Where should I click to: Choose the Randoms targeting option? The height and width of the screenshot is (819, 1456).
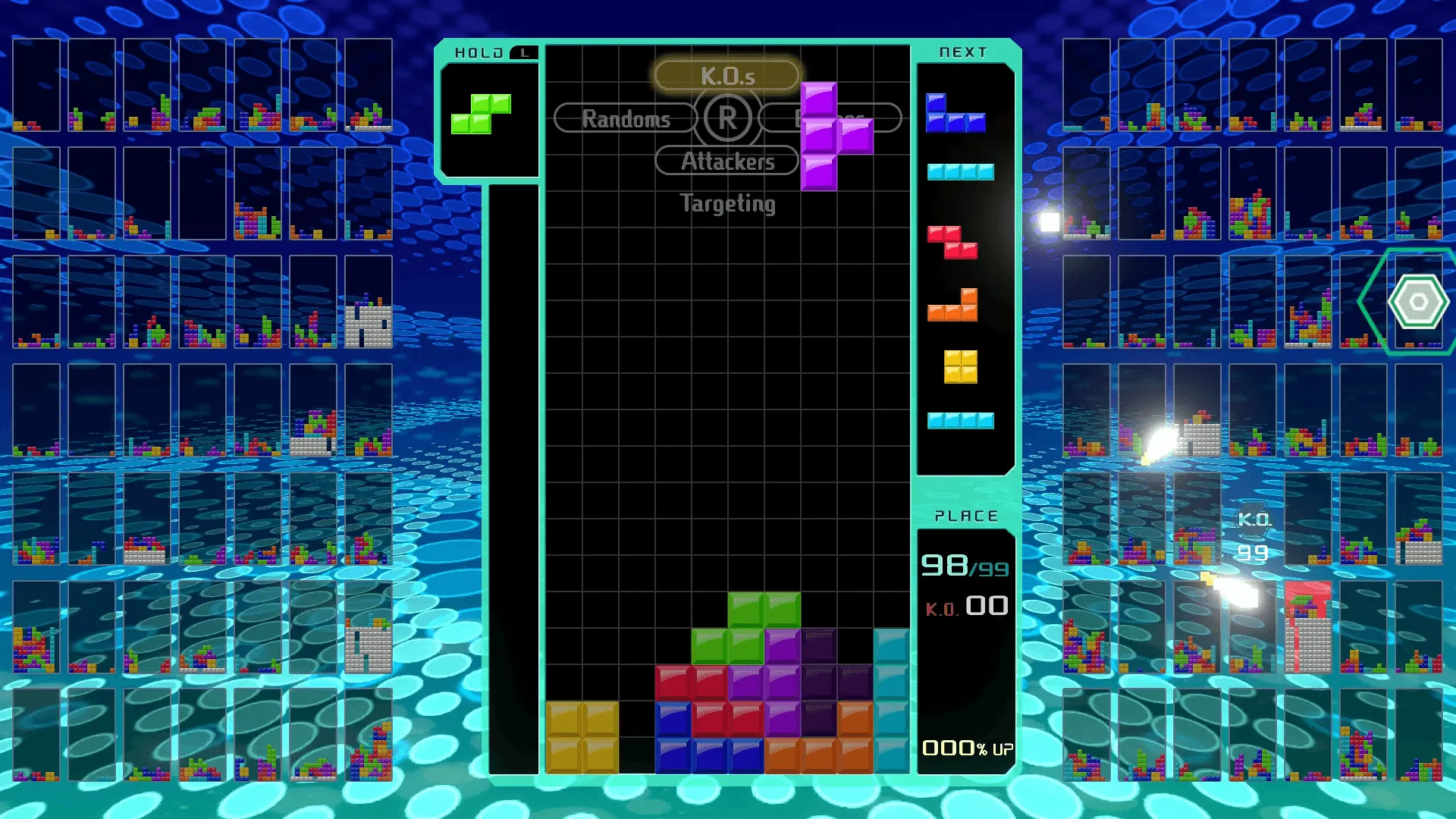pos(626,118)
